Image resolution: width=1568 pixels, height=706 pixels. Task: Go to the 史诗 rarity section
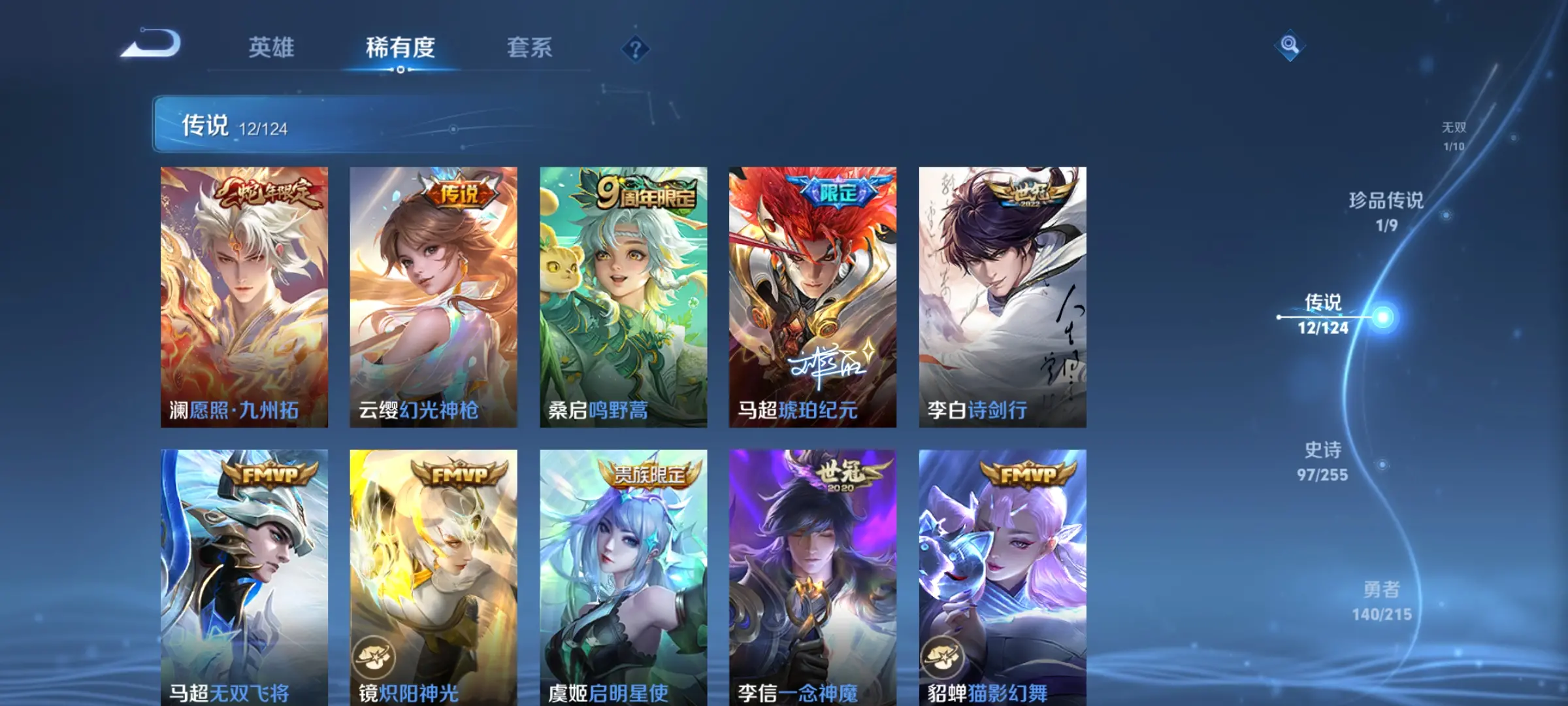click(1322, 461)
